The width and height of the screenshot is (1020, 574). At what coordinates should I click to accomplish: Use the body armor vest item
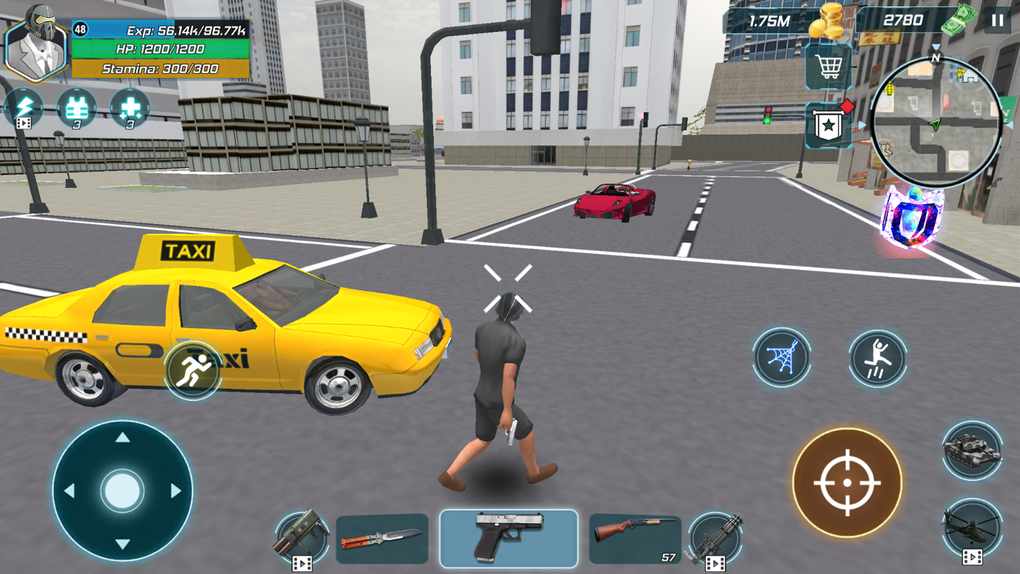click(x=76, y=107)
